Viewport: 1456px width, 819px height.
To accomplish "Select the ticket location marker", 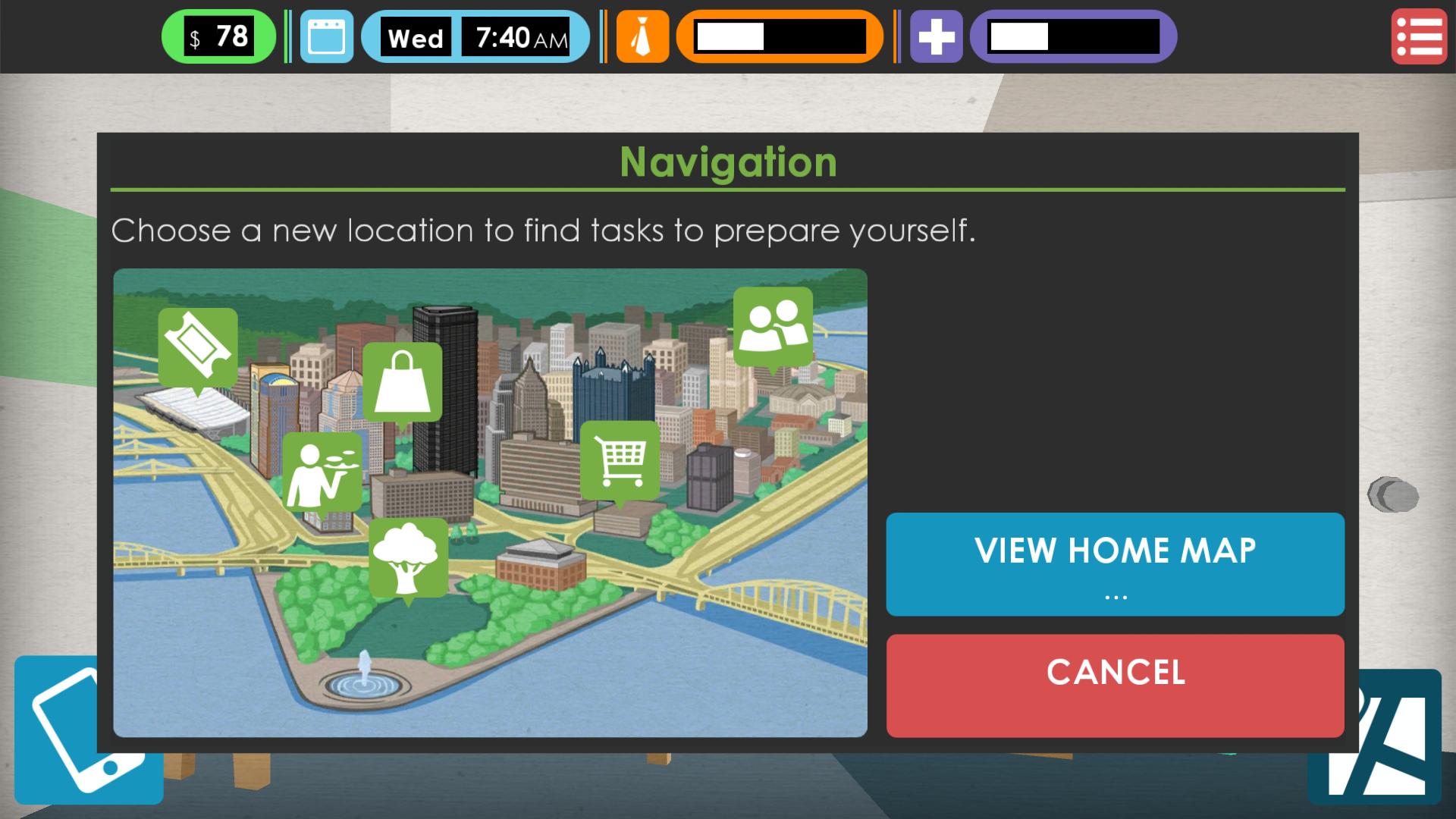I will click(198, 348).
